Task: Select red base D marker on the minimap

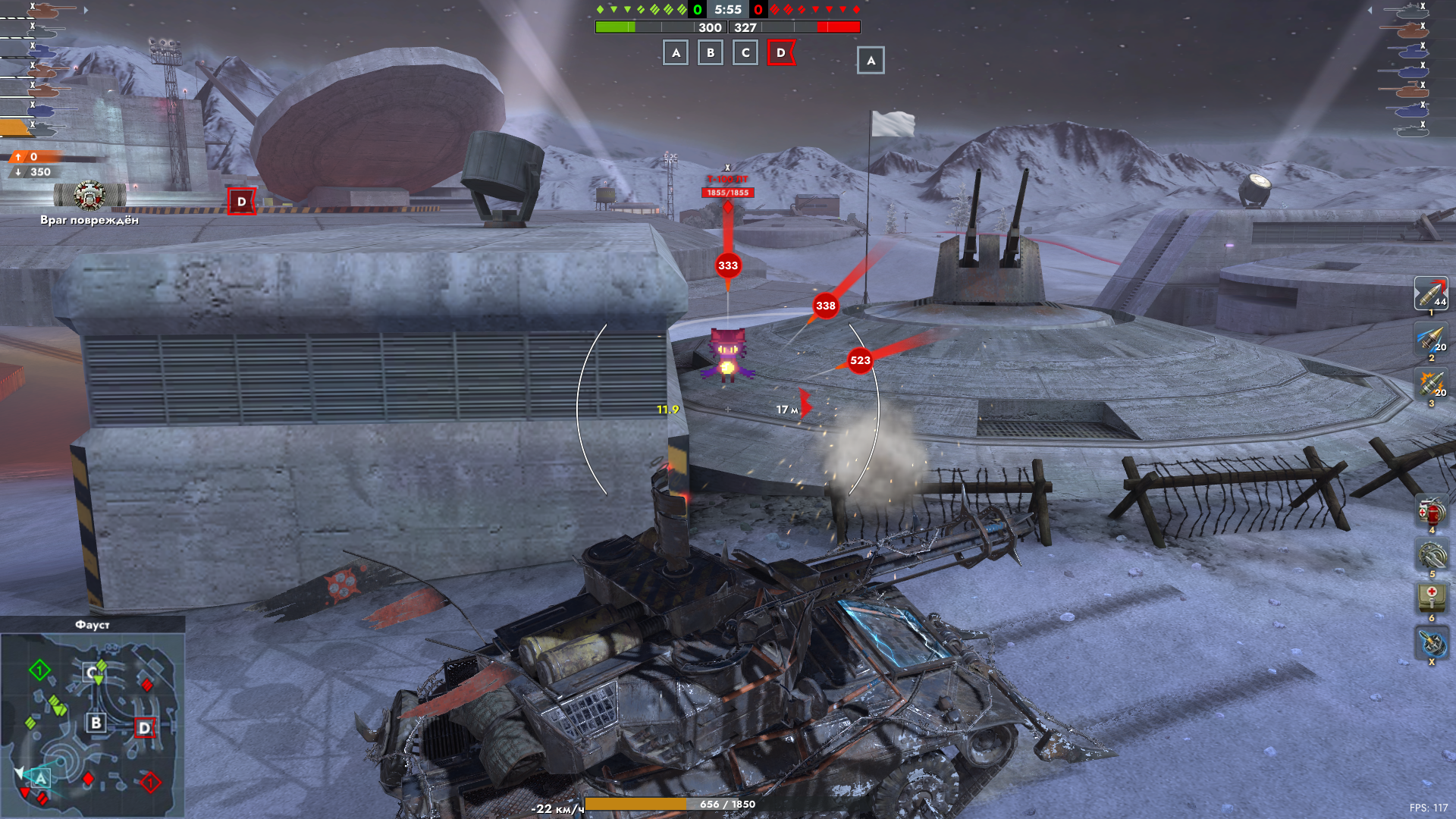Action: 144,728
